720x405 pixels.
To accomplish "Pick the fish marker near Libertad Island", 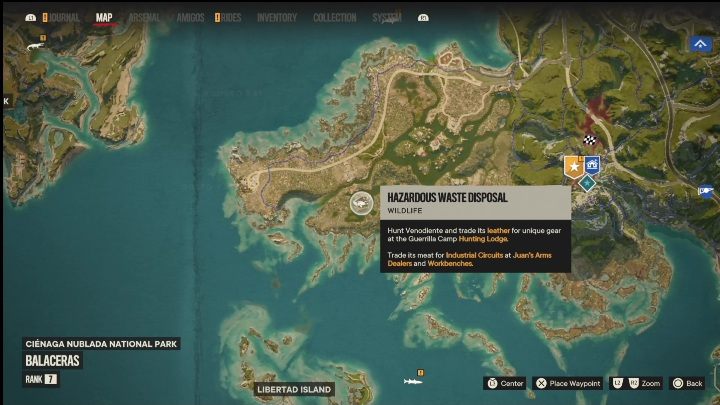I will [411, 381].
